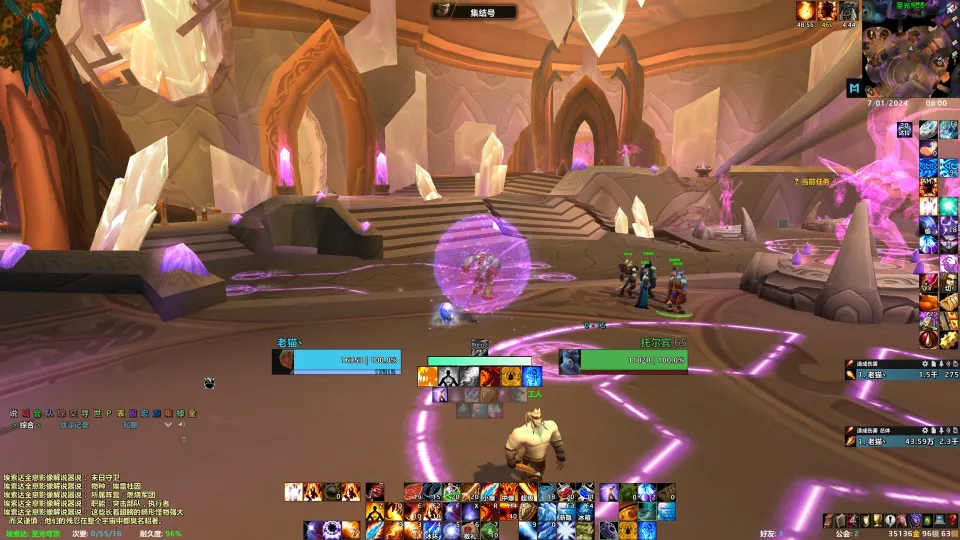
Task: Click the fire buff icon at top
Action: (804, 10)
